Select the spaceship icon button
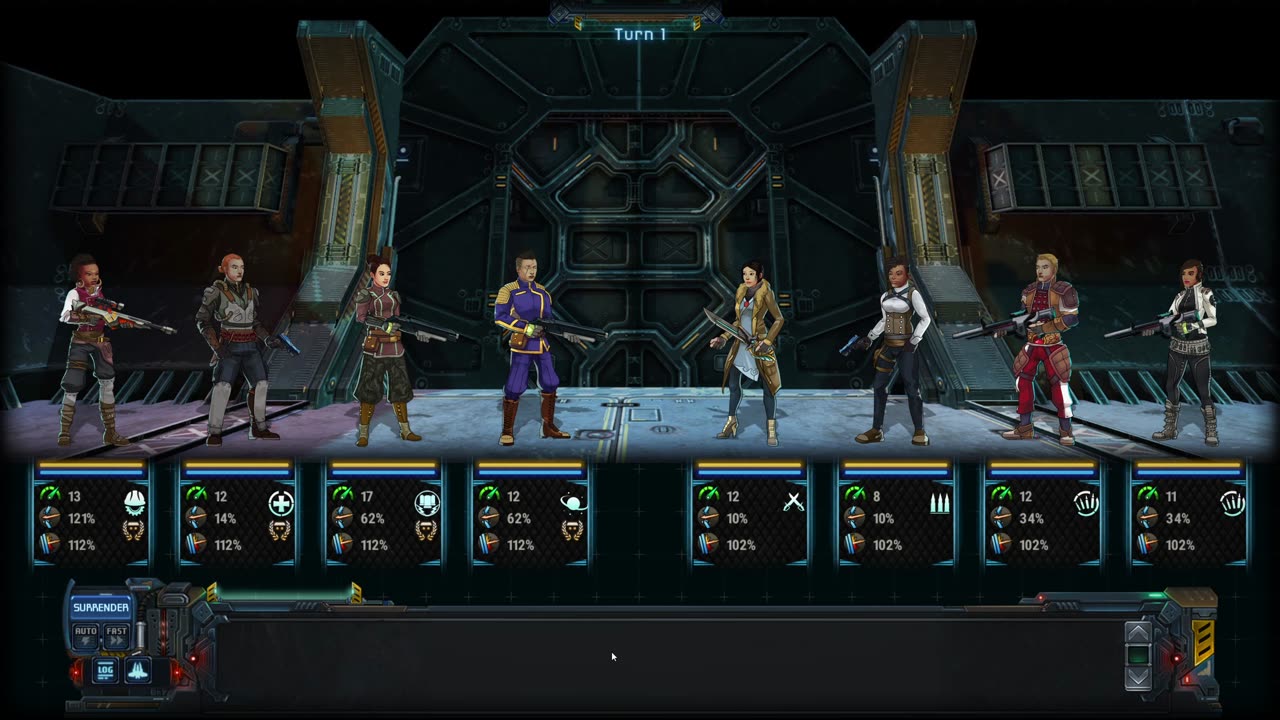 (x=137, y=670)
